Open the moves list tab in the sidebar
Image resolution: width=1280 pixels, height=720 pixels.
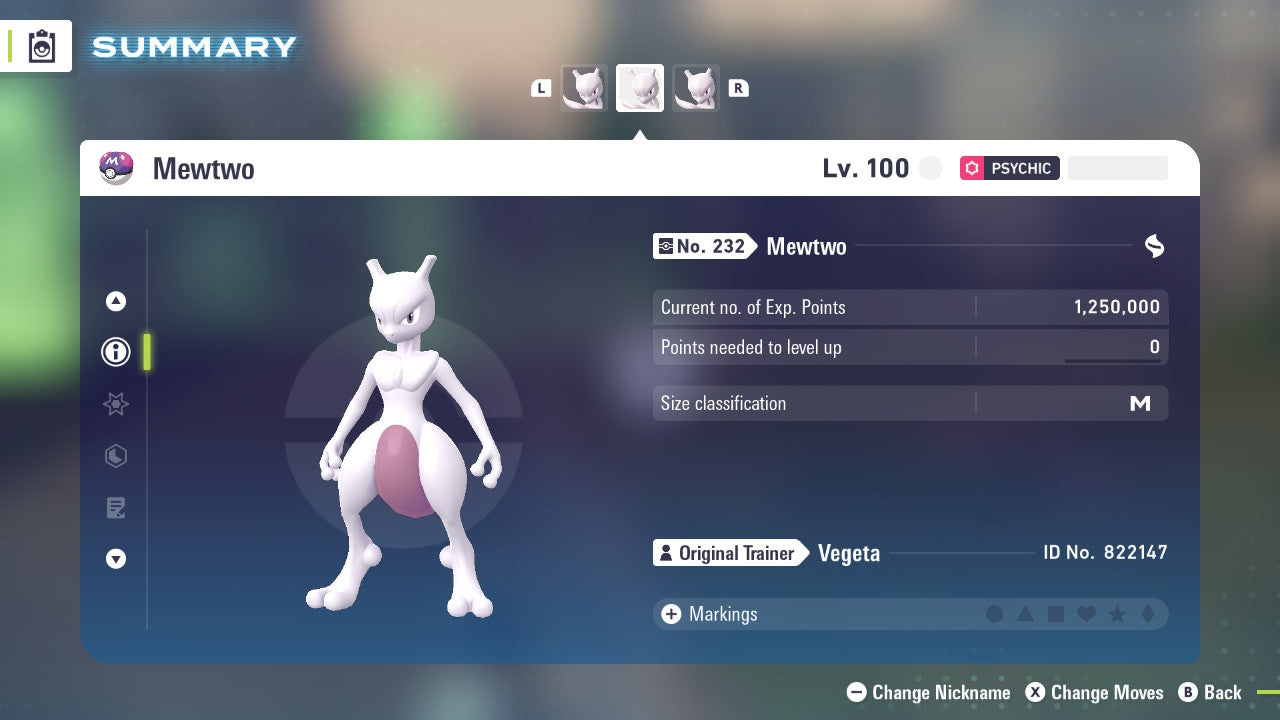(x=116, y=508)
